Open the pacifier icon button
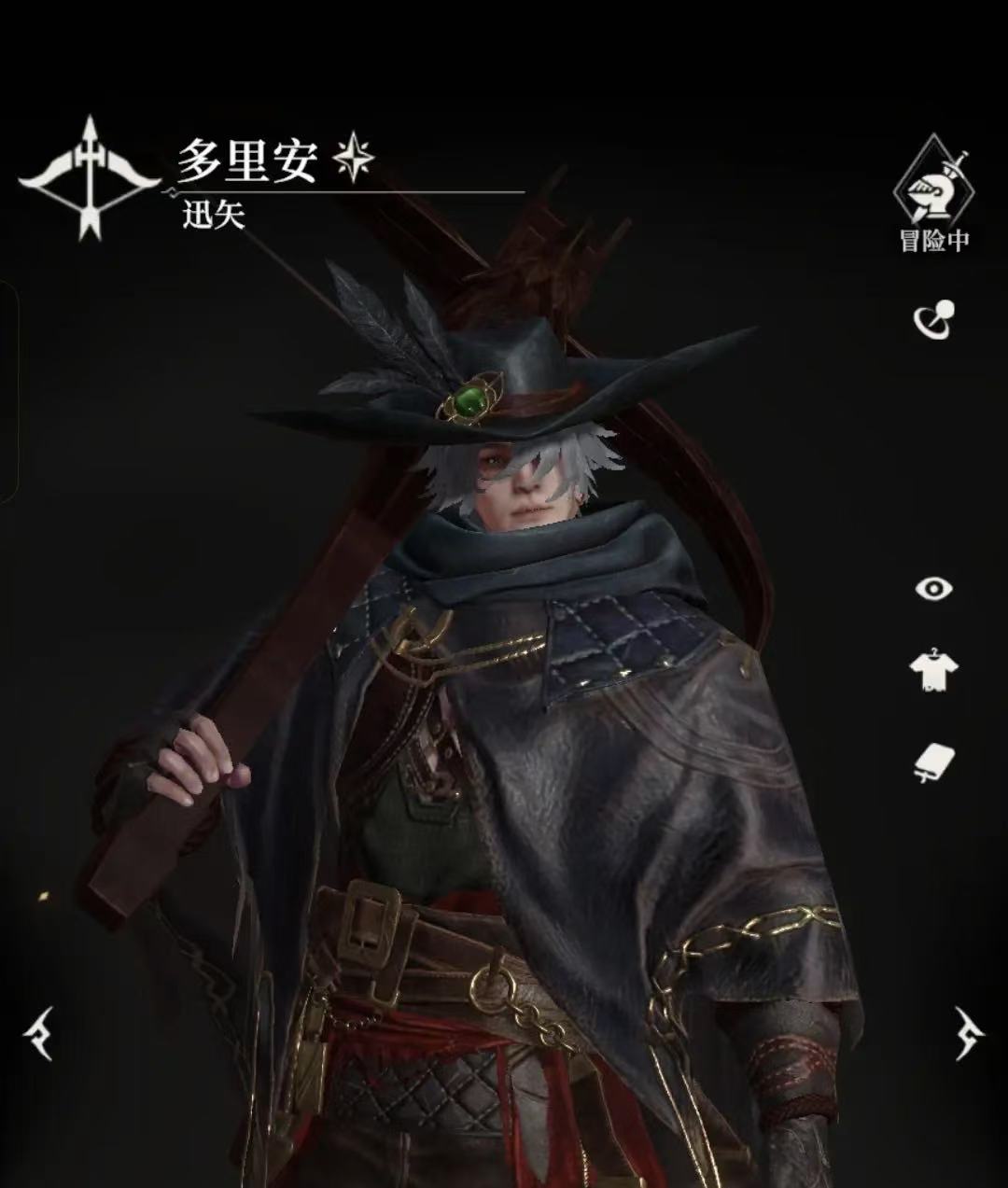The width and height of the screenshot is (1008, 1188). [x=933, y=319]
